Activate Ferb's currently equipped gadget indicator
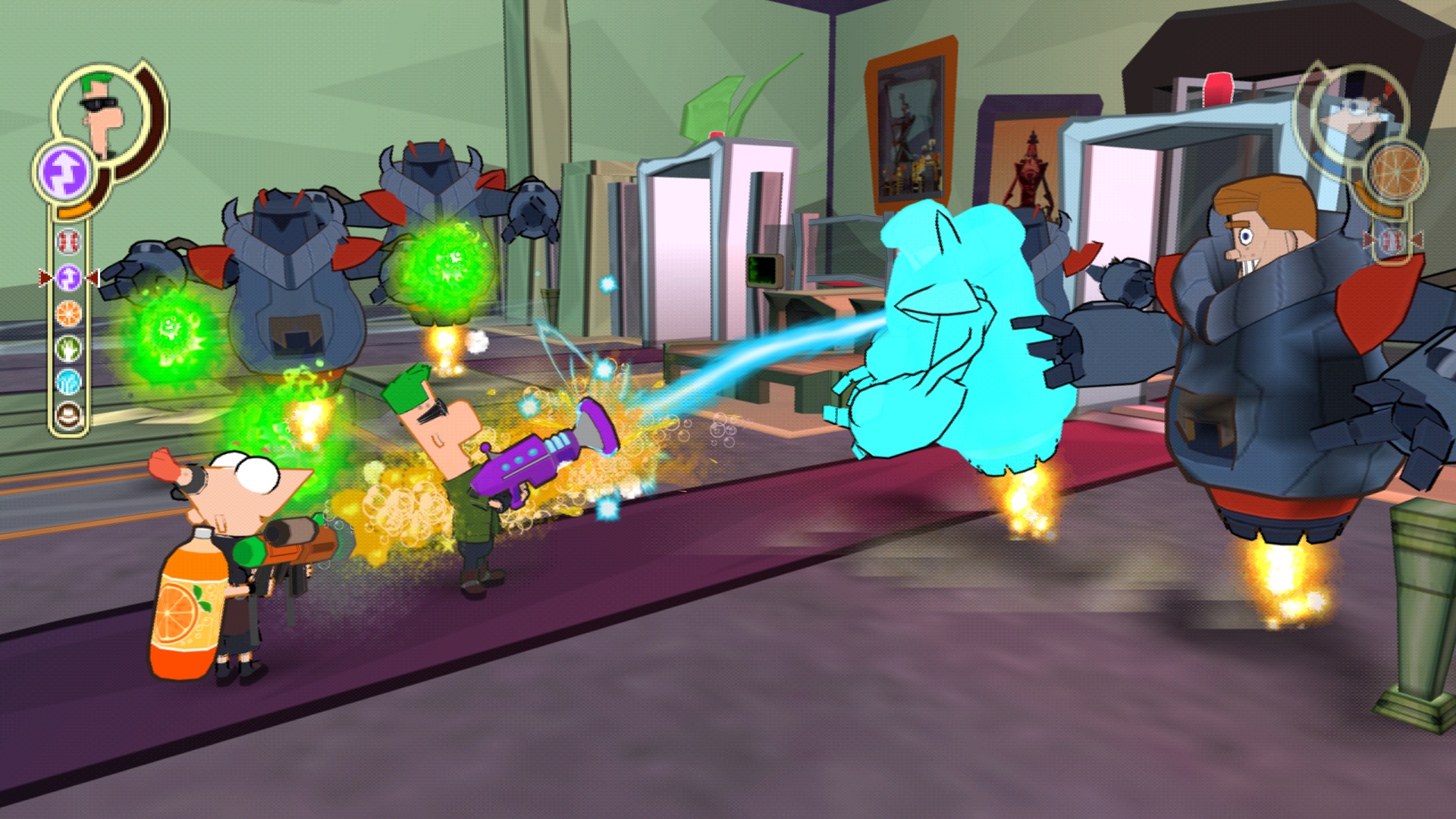Image resolution: width=1456 pixels, height=819 pixels. click(x=64, y=170)
